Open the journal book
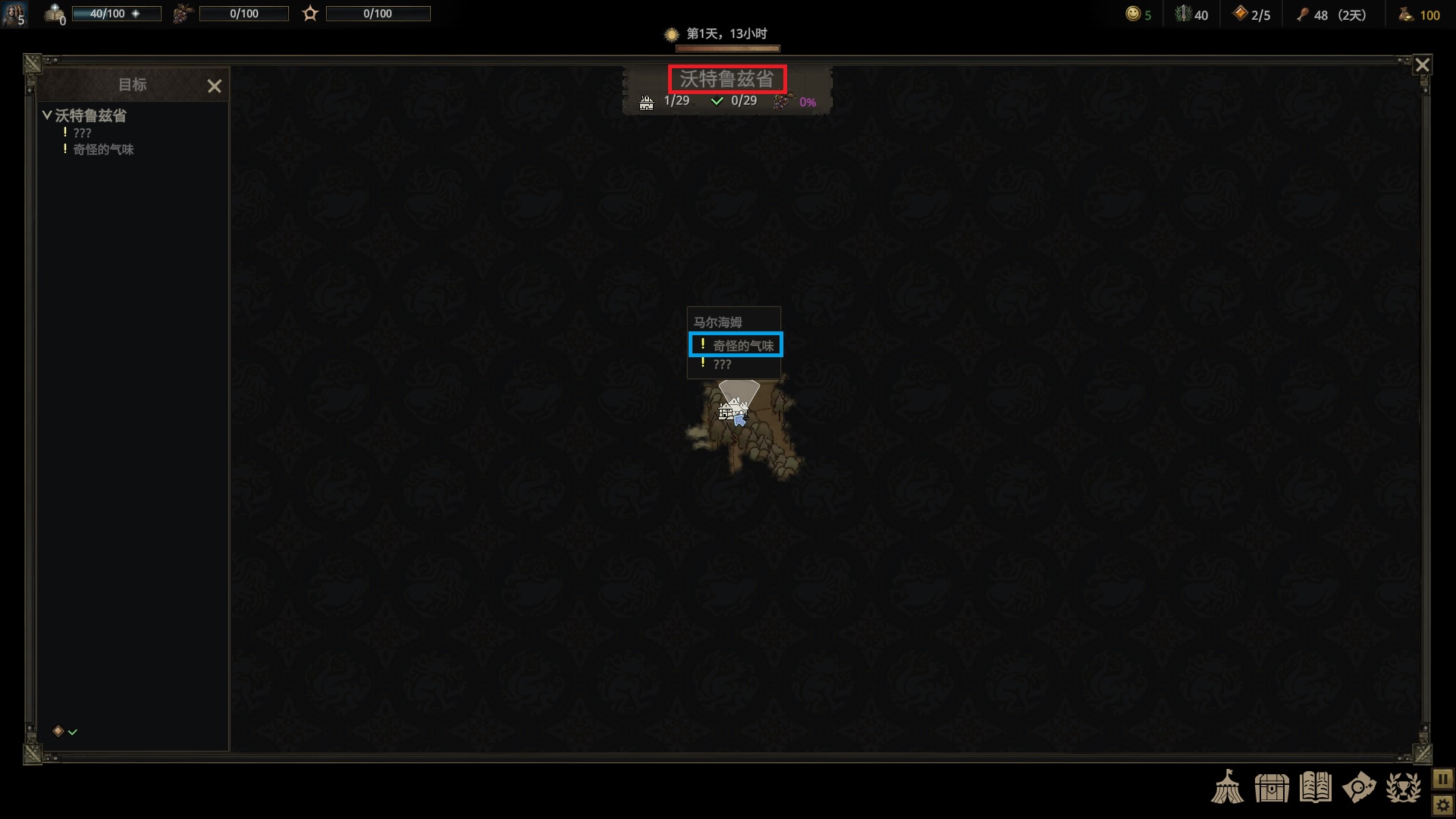This screenshot has height=819, width=1456. click(x=1315, y=787)
